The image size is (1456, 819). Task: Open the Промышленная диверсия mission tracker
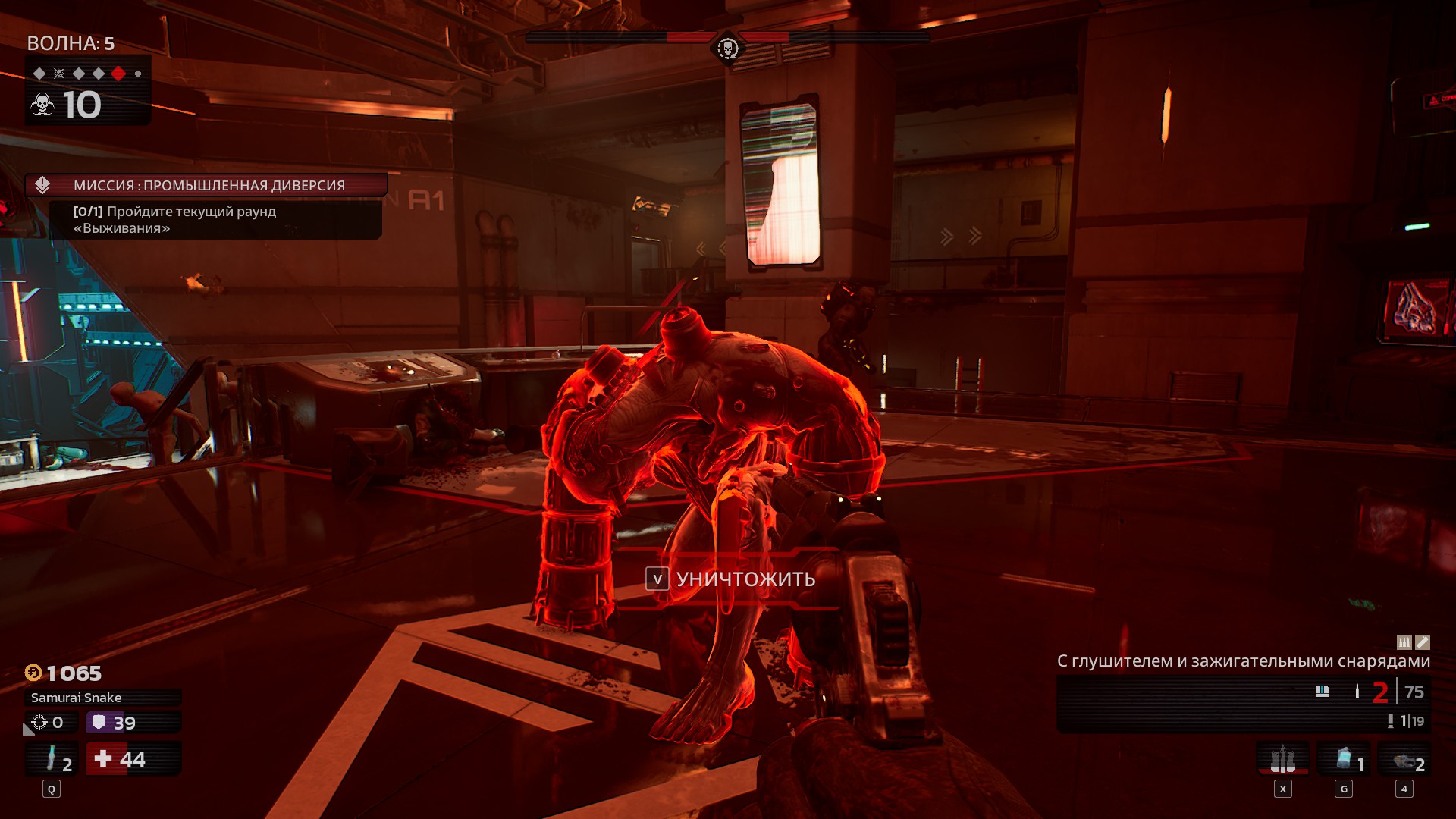(206, 185)
